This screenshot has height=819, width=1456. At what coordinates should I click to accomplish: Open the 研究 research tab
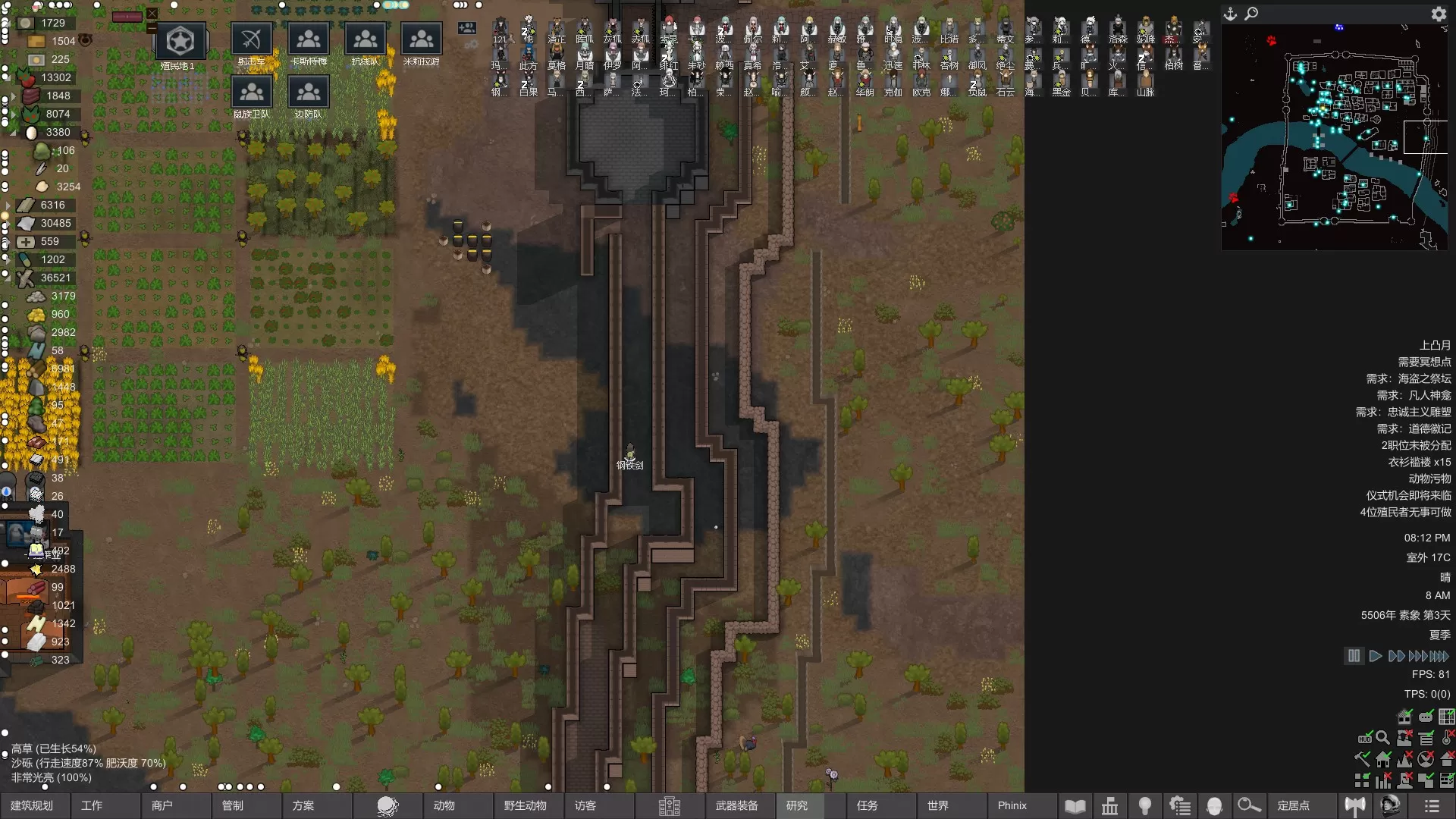point(797,805)
